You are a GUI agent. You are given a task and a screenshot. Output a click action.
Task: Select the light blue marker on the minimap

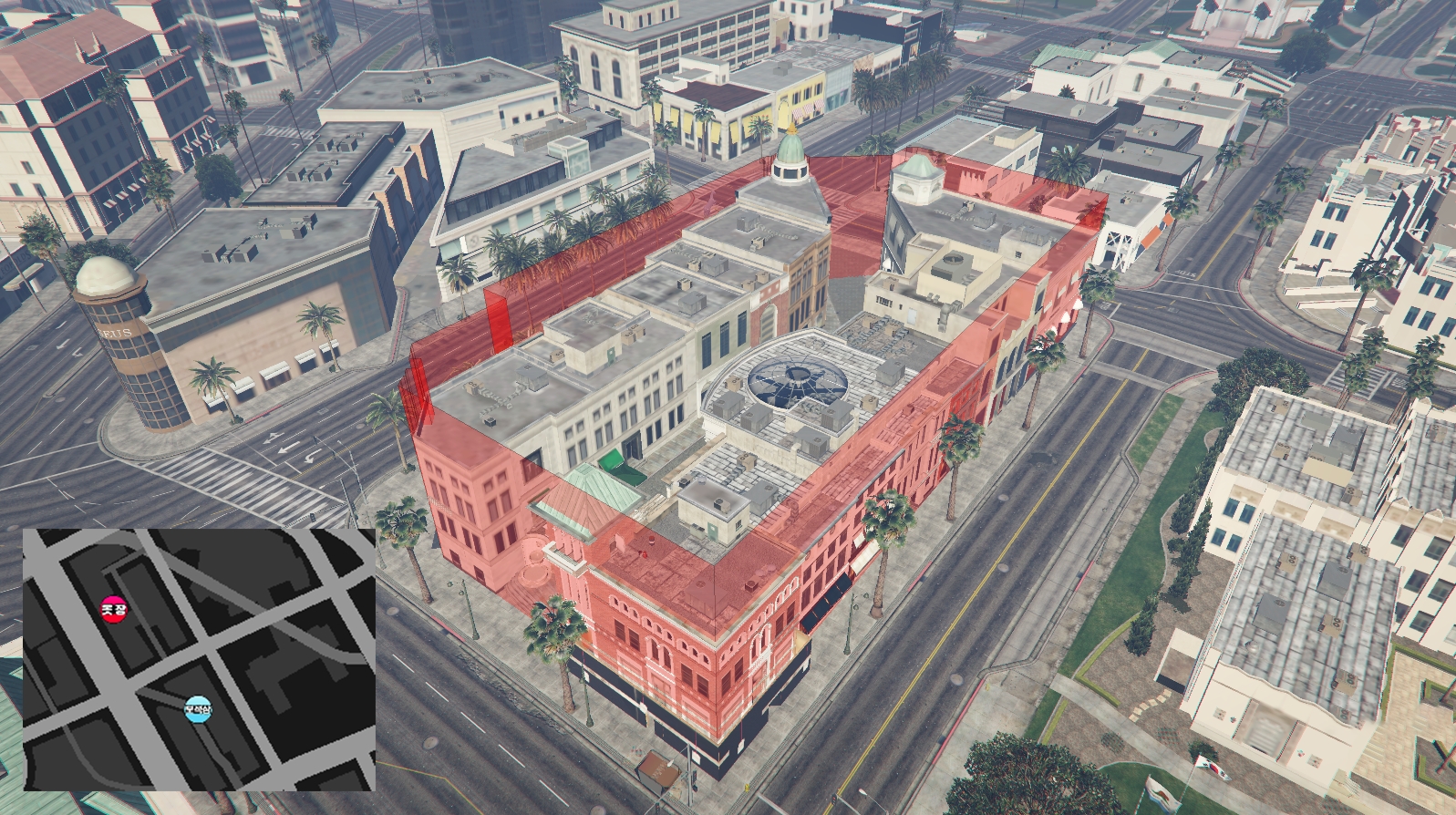click(197, 708)
